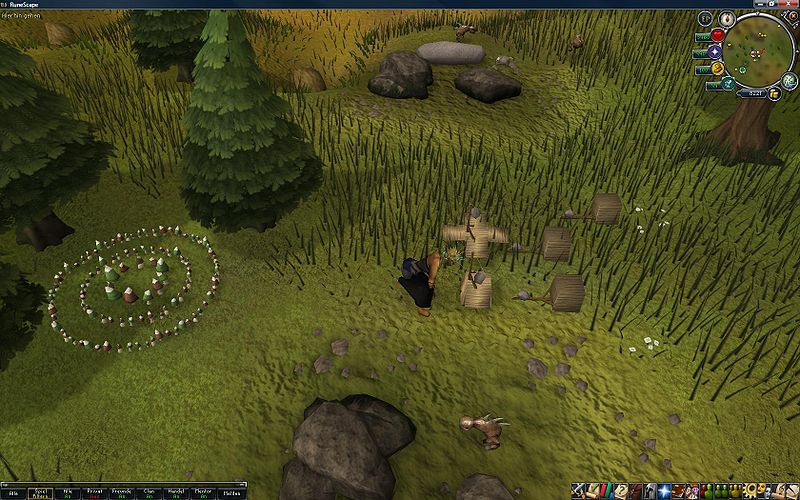Open the gear options tab
Screen dimensions: 800x500
click(x=749, y=491)
